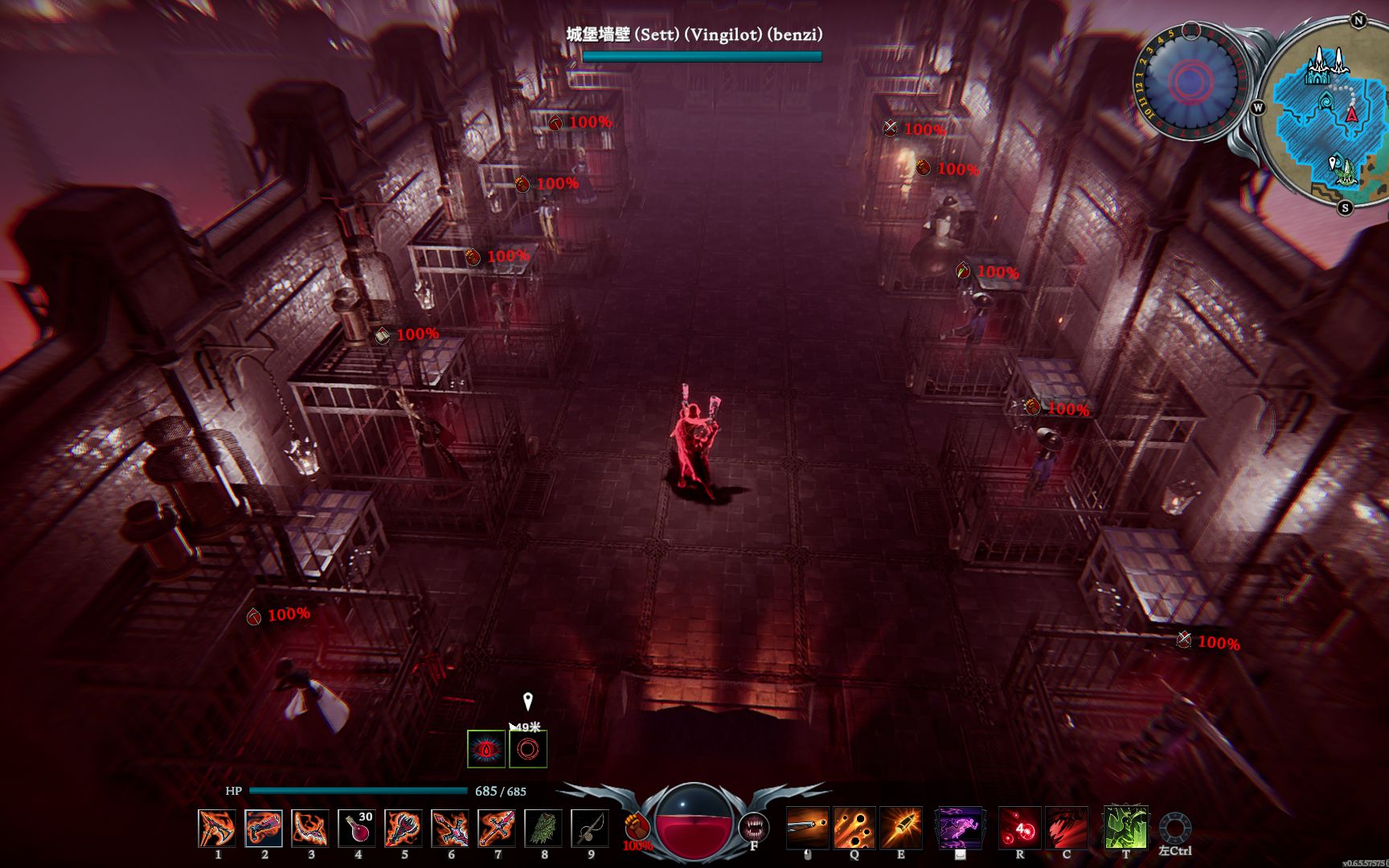Screen dimensions: 1389x868
Task: Activate the vampire fangs bite ability
Action: 753,827
